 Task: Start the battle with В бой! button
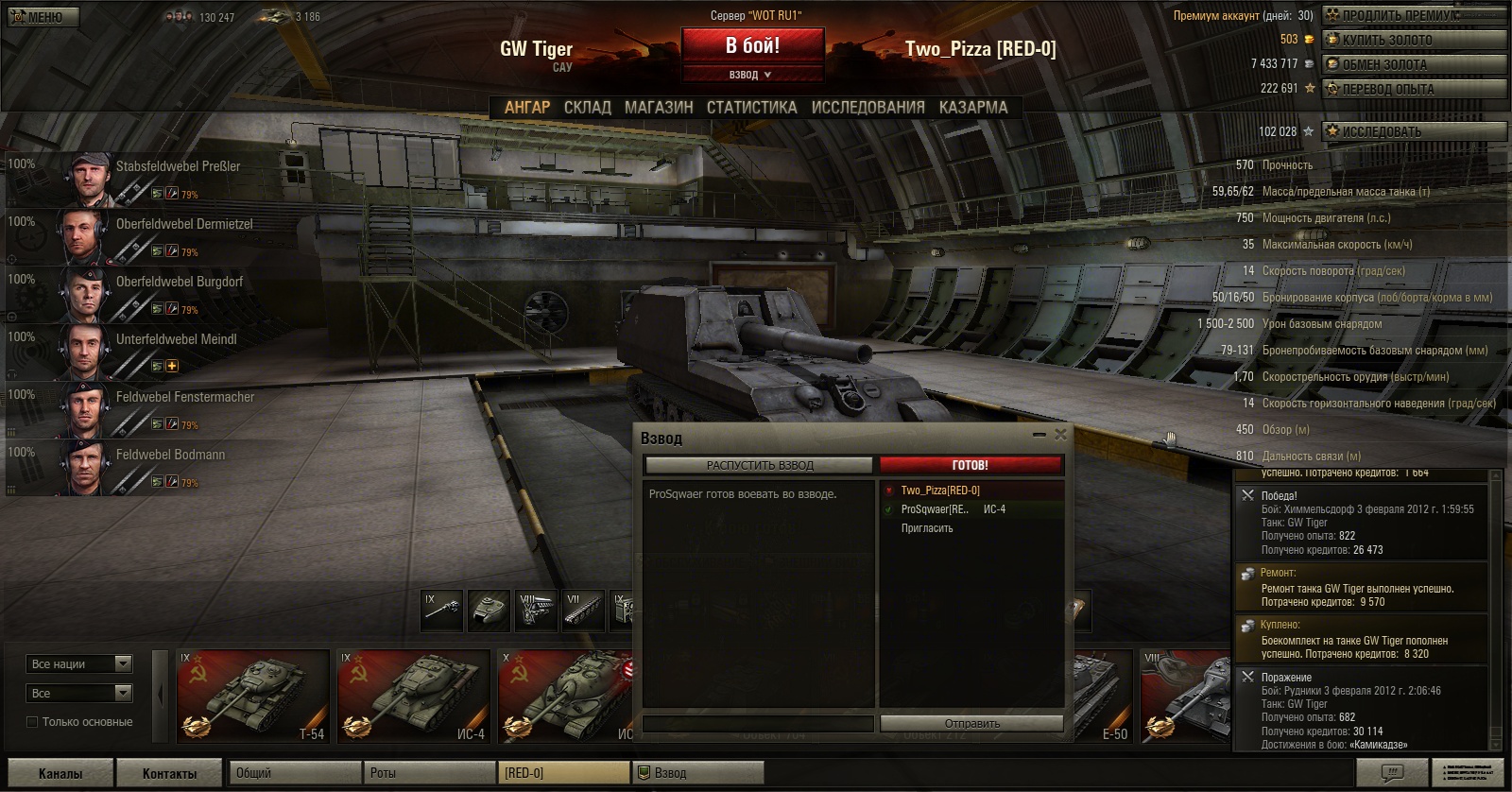752,45
